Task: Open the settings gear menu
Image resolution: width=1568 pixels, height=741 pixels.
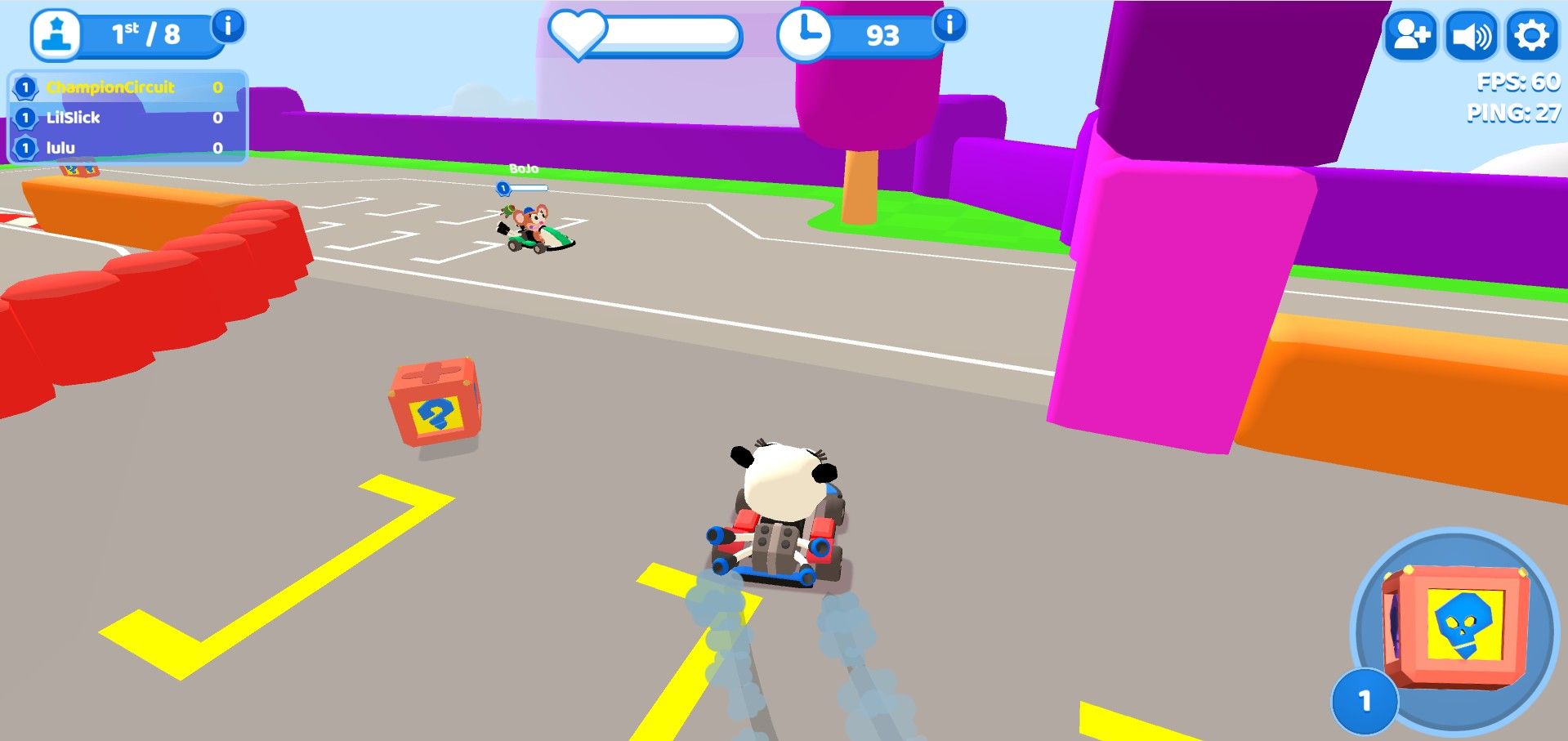Action: (x=1531, y=36)
